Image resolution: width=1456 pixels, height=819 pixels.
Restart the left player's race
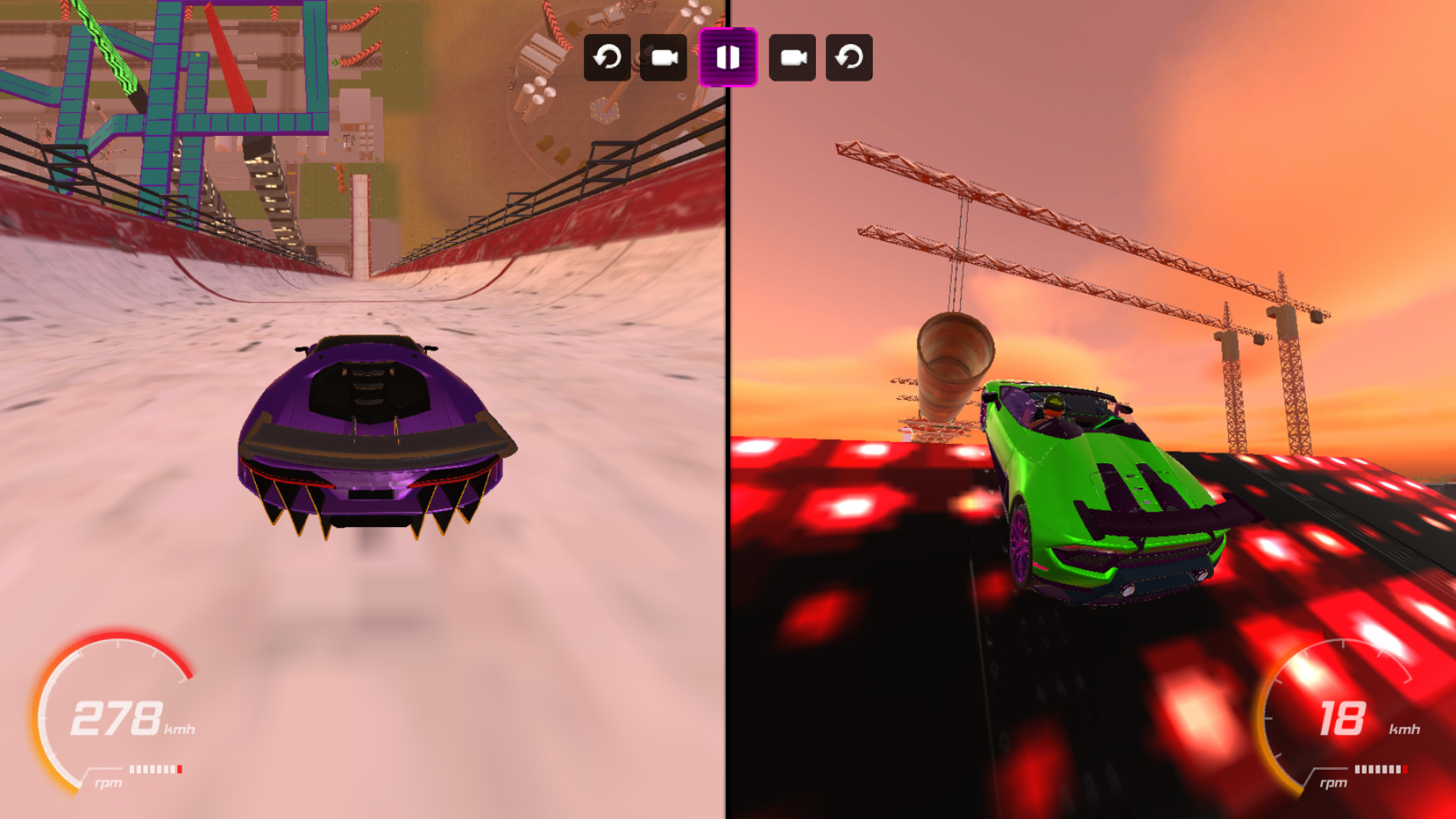[607, 58]
